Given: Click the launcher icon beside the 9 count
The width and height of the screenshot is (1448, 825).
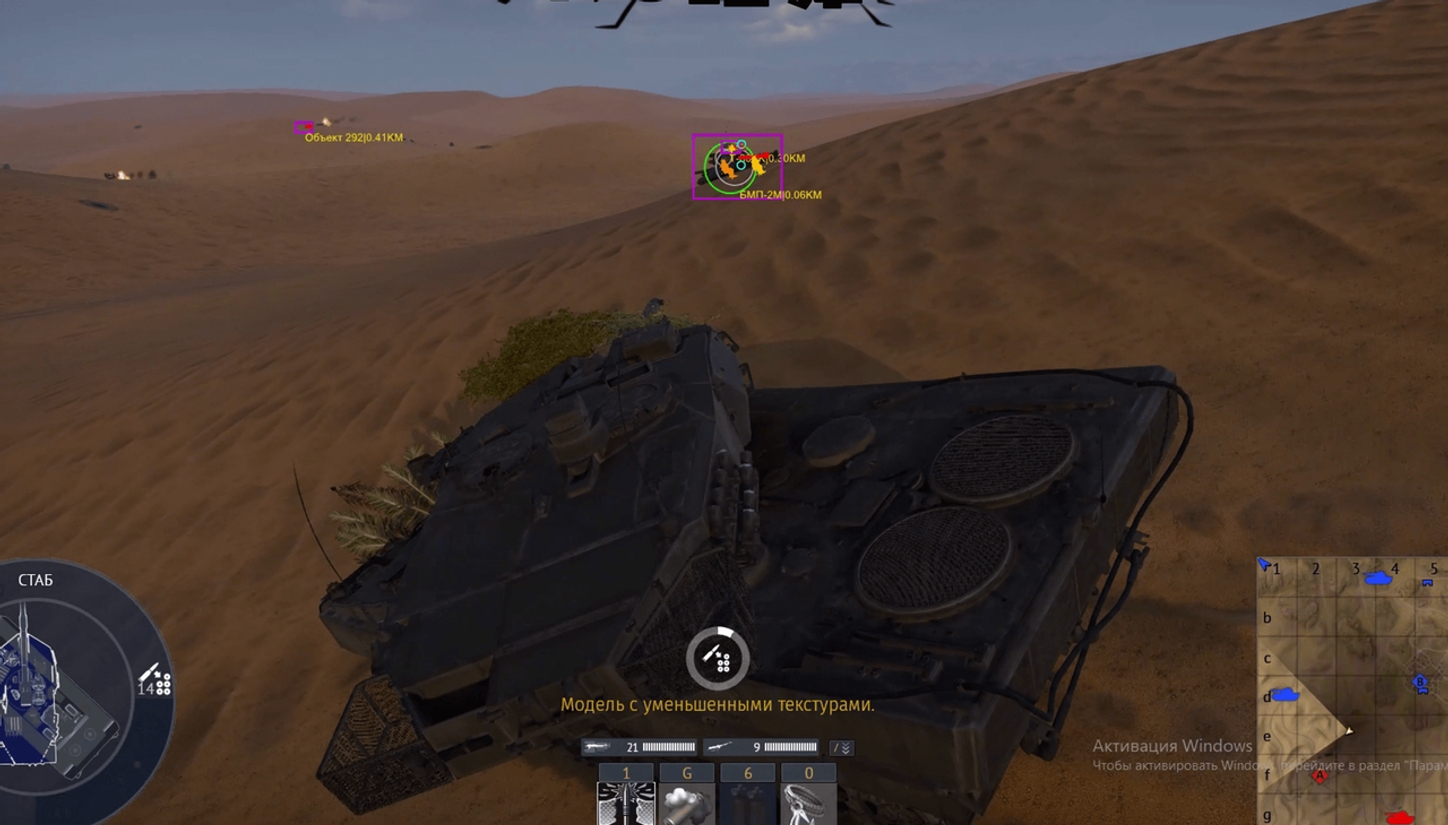Looking at the screenshot, I should click(x=721, y=746).
